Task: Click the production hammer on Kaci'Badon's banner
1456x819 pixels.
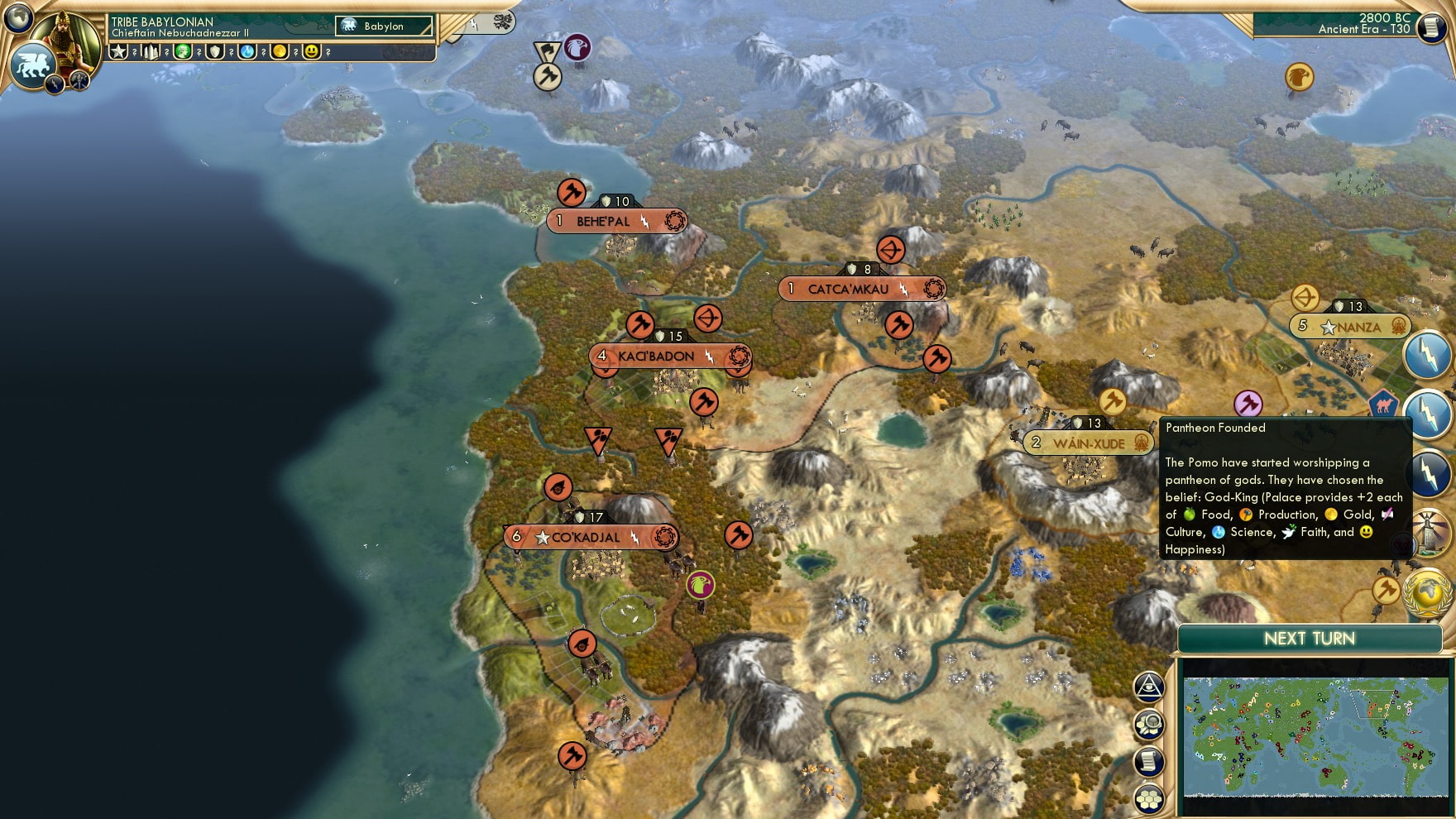Action: point(639,323)
